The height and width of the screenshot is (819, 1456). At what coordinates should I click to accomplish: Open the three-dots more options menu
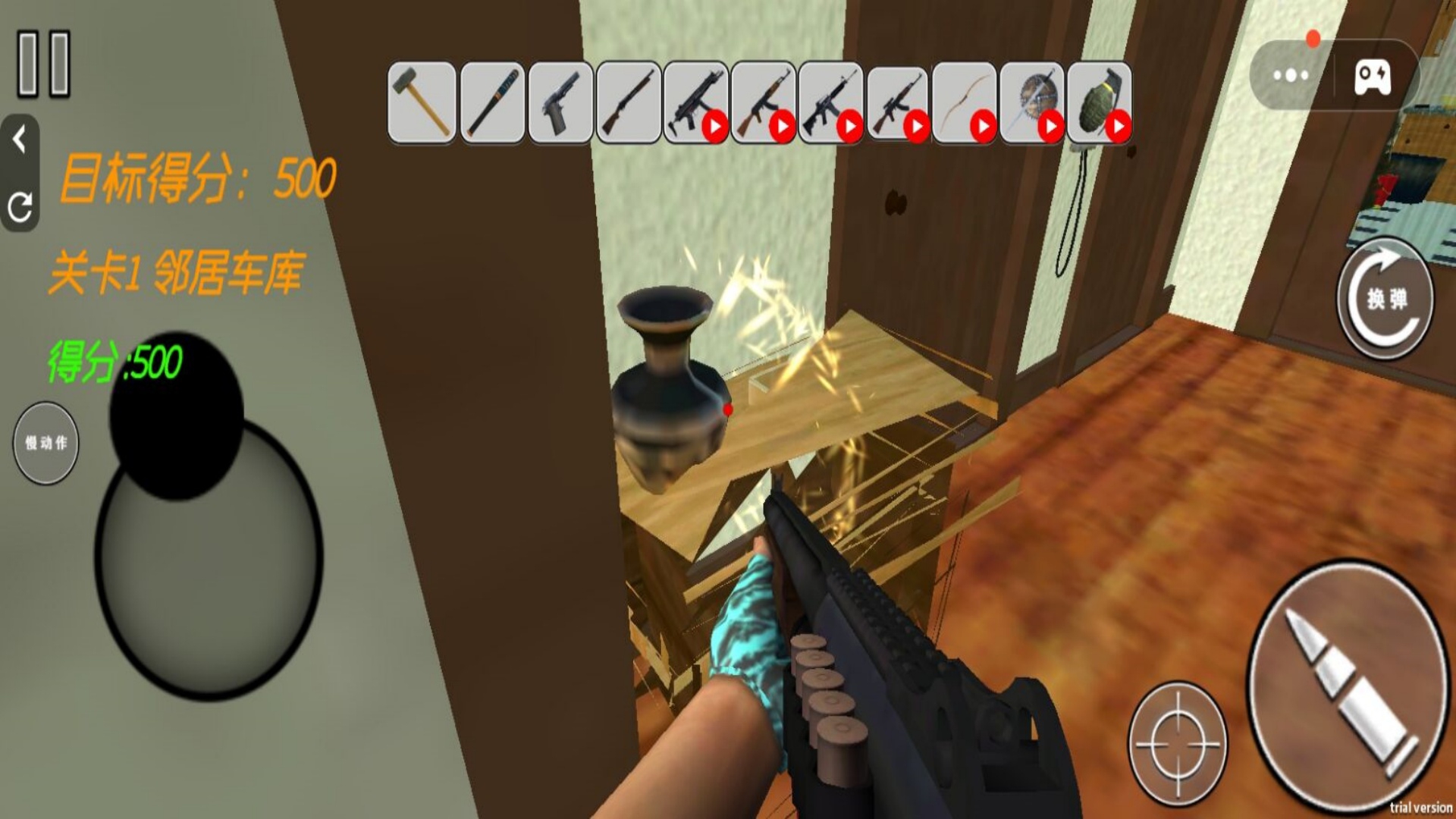pyautogui.click(x=1291, y=75)
